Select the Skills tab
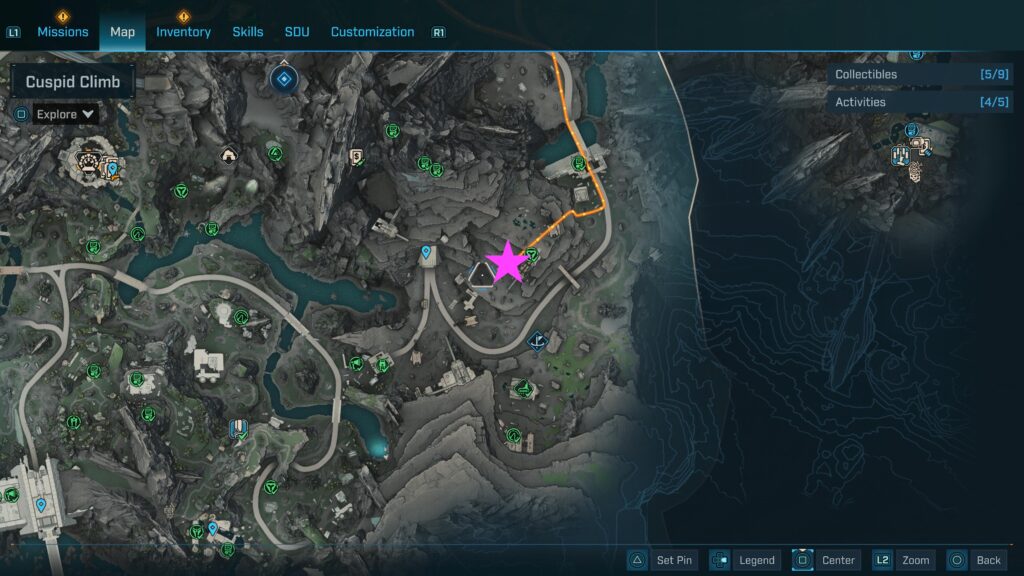This screenshot has width=1024, height=576. (x=248, y=32)
